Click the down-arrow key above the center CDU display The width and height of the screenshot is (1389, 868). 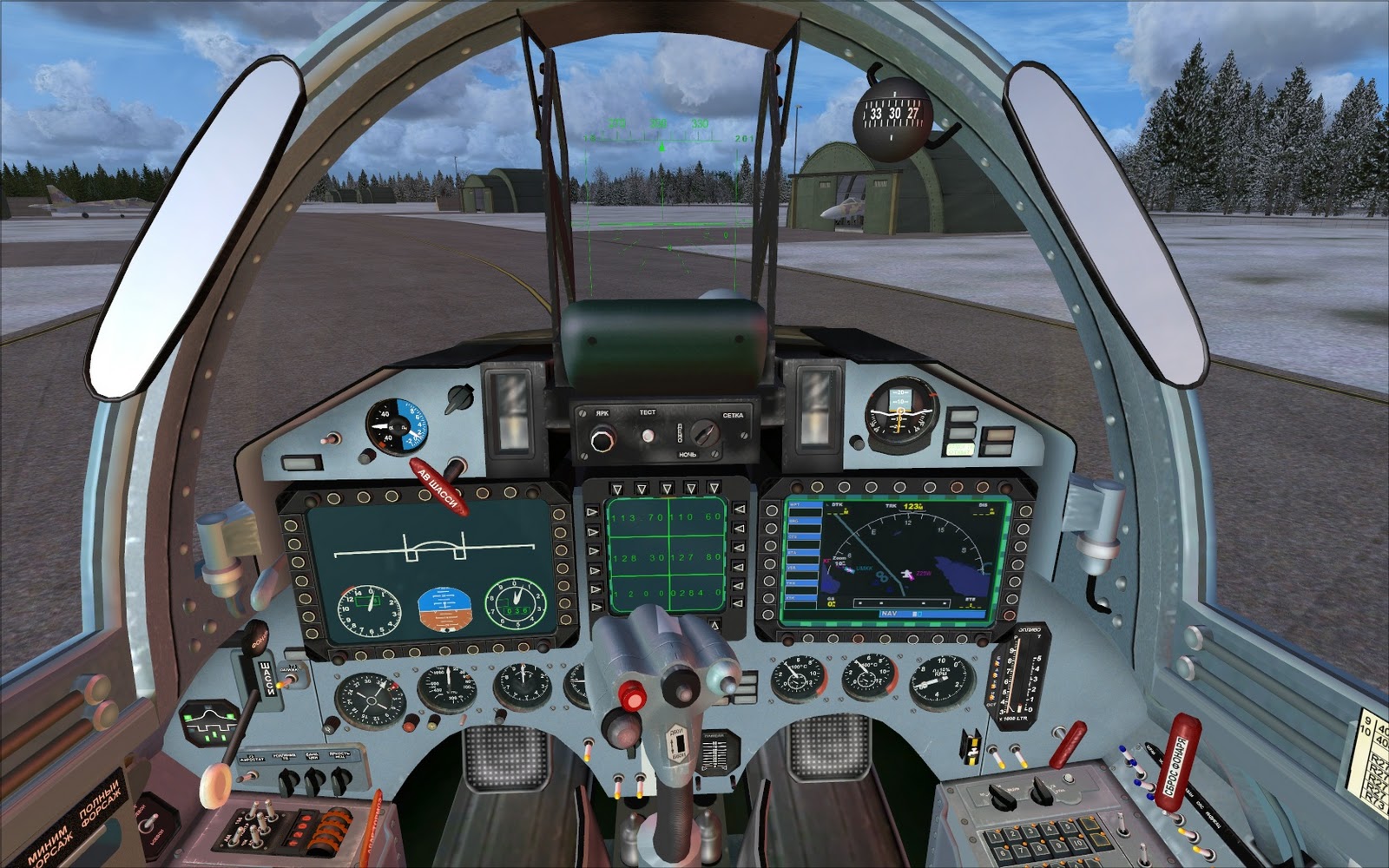(668, 486)
